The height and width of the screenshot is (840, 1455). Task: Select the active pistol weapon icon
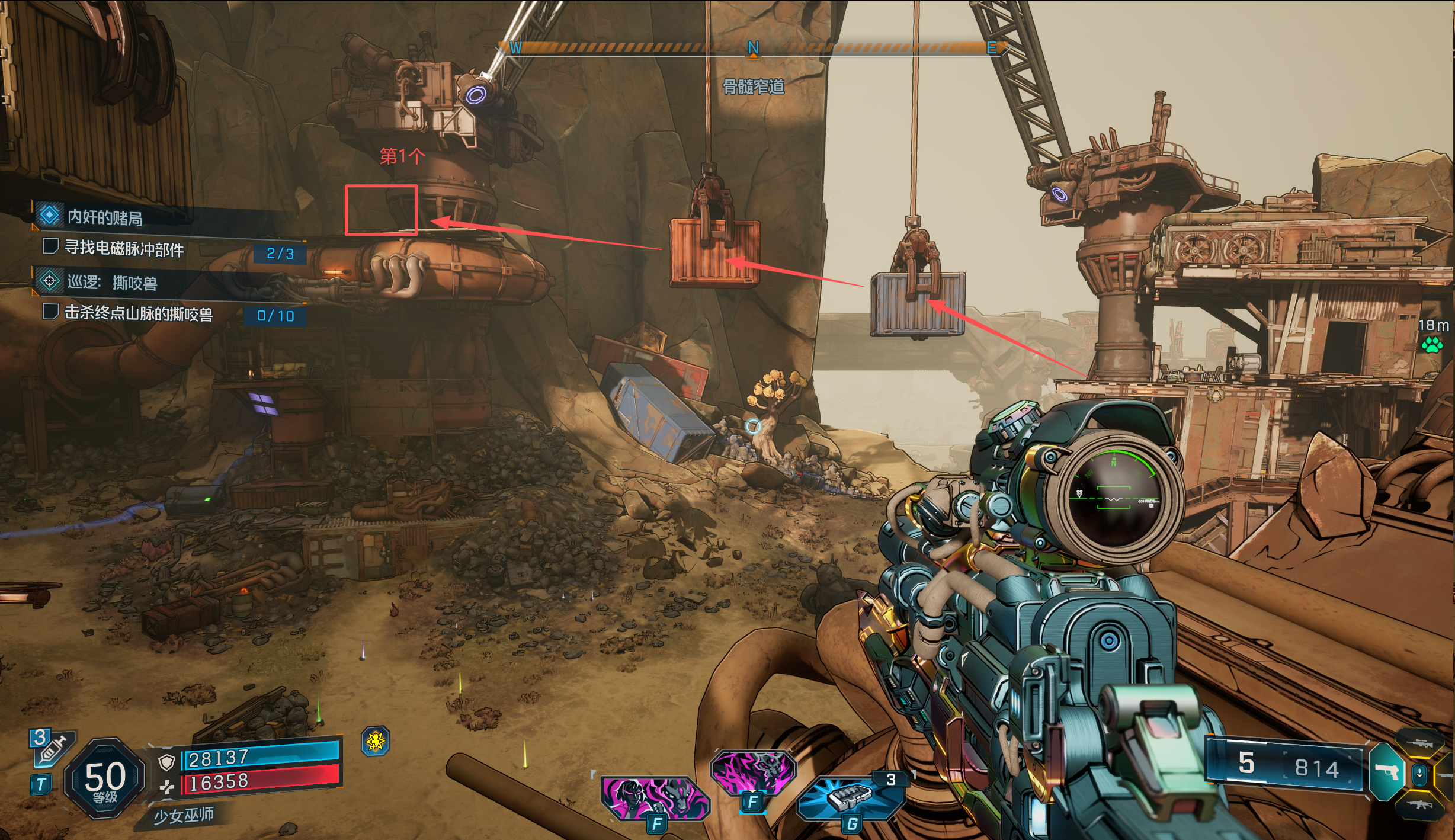coord(1386,772)
